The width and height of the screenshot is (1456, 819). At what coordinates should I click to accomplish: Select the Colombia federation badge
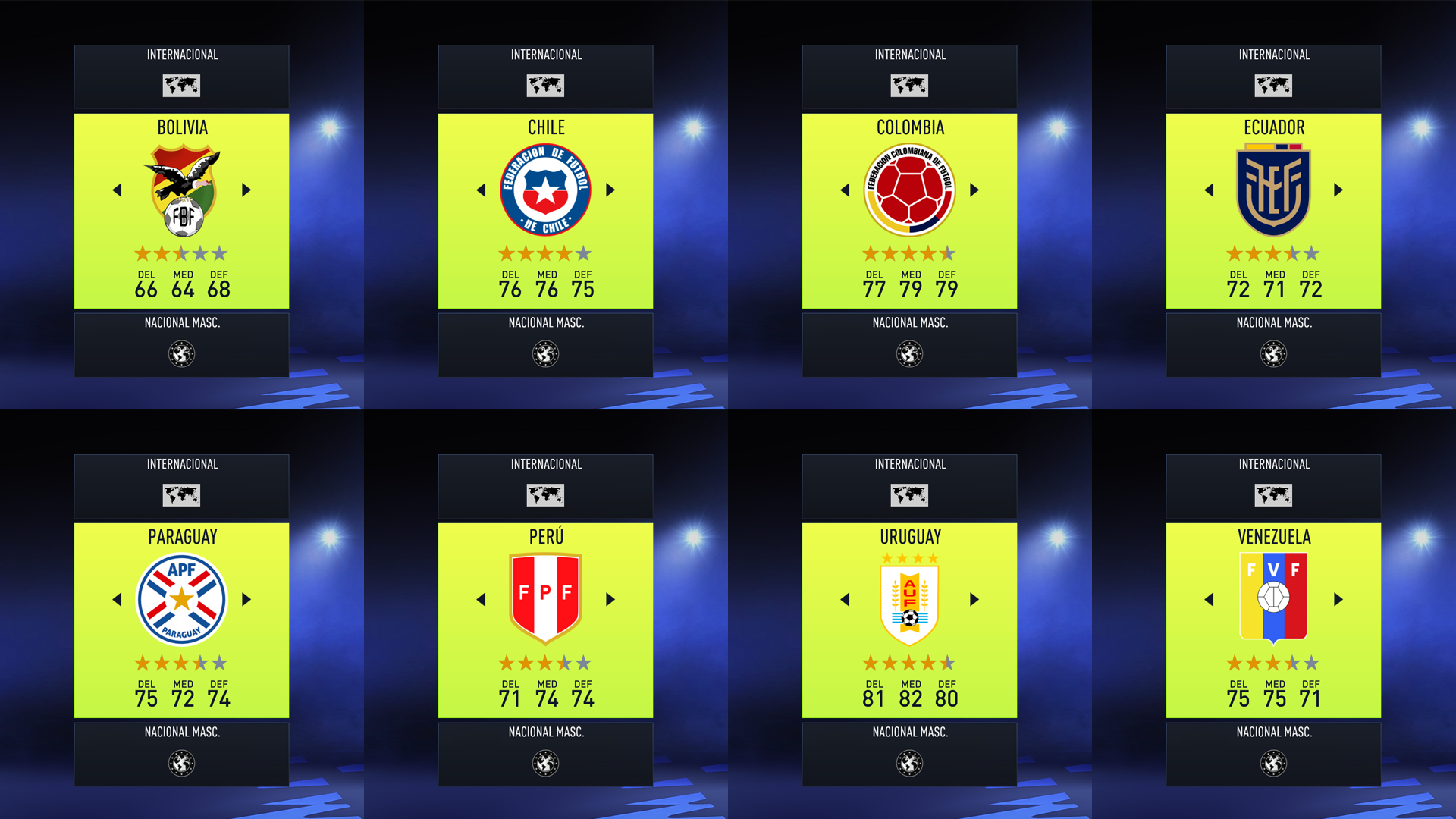(x=909, y=189)
